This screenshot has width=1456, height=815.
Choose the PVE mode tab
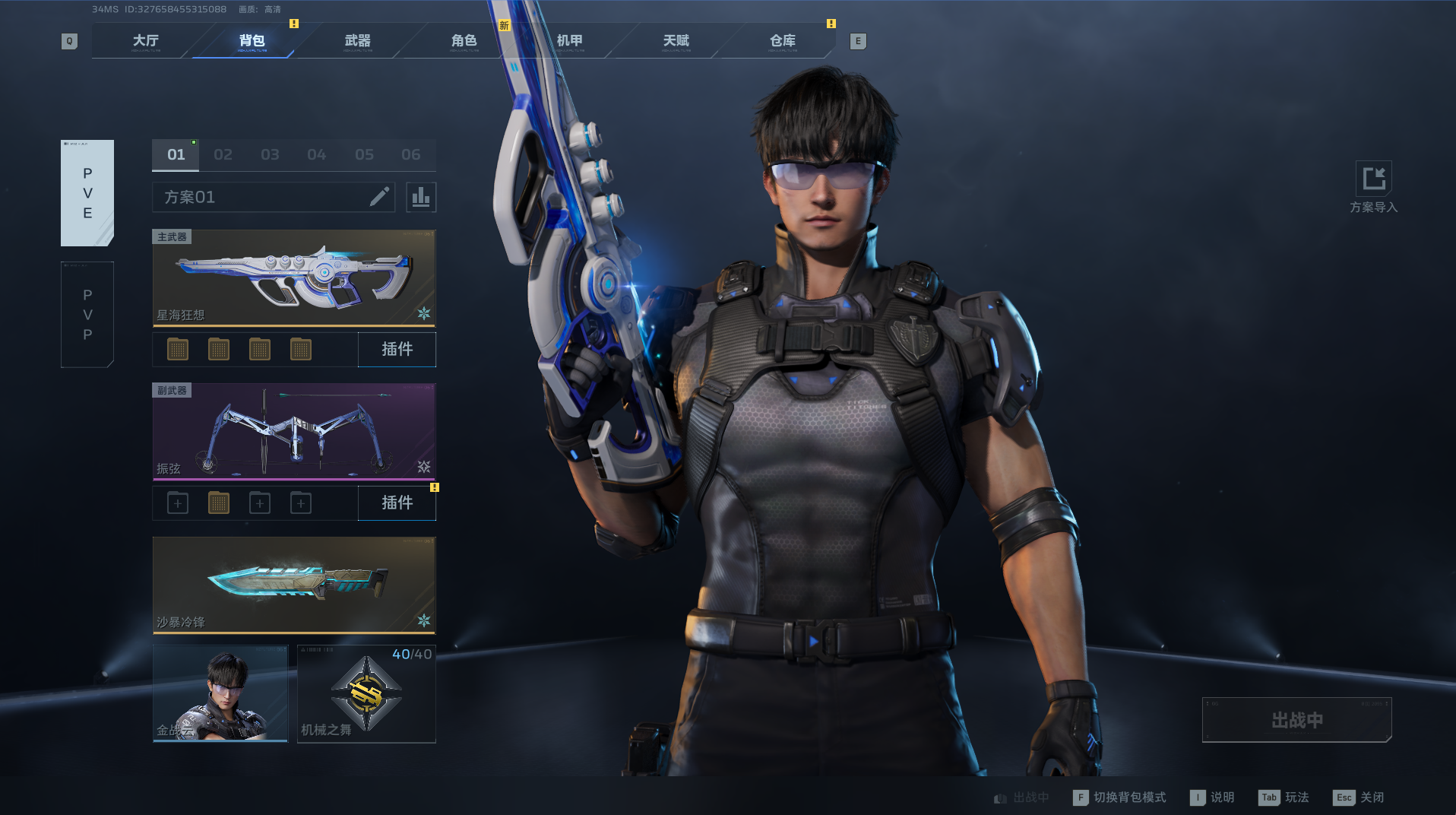tap(87, 193)
